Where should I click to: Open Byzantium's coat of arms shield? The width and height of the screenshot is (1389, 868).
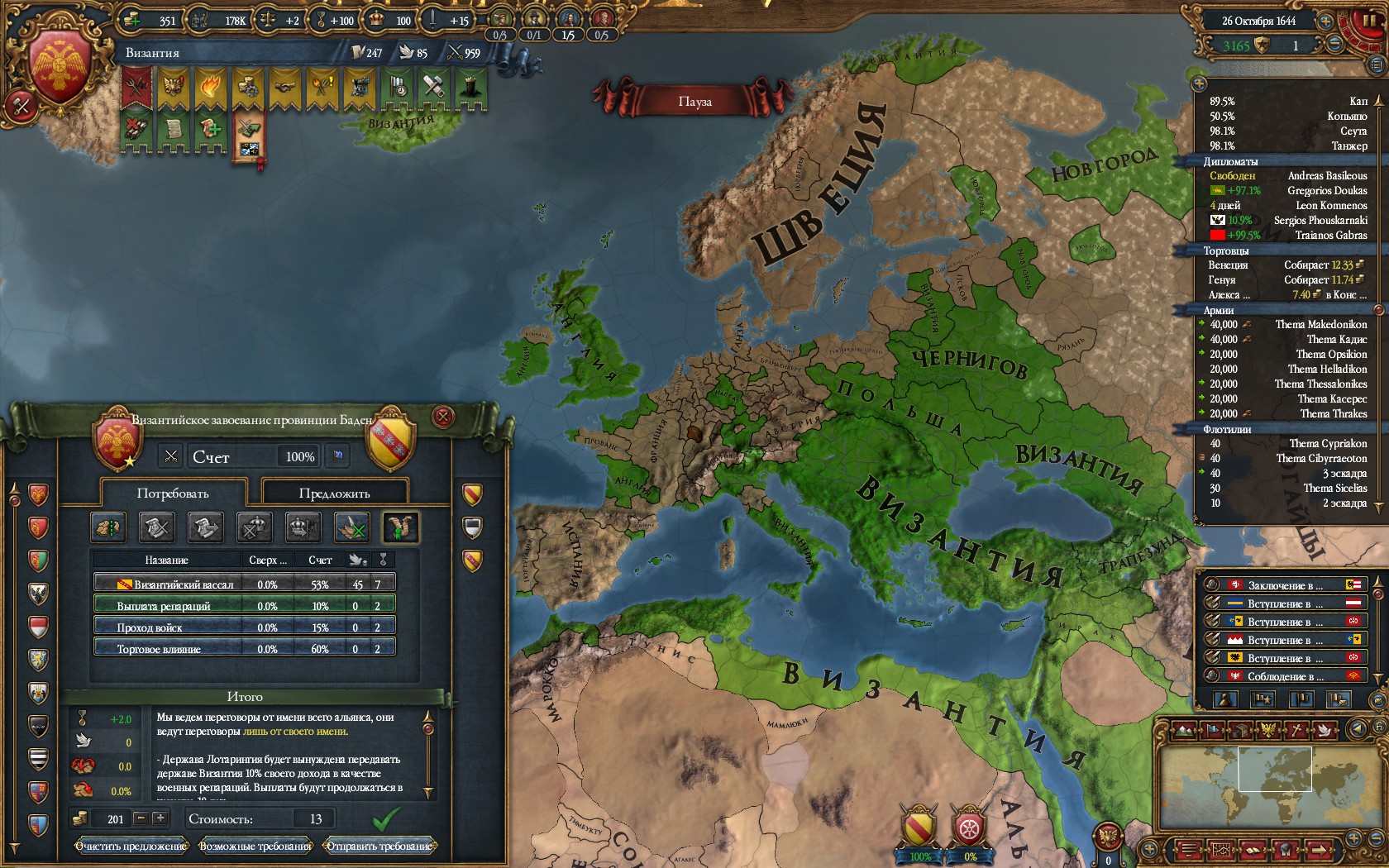click(60, 68)
